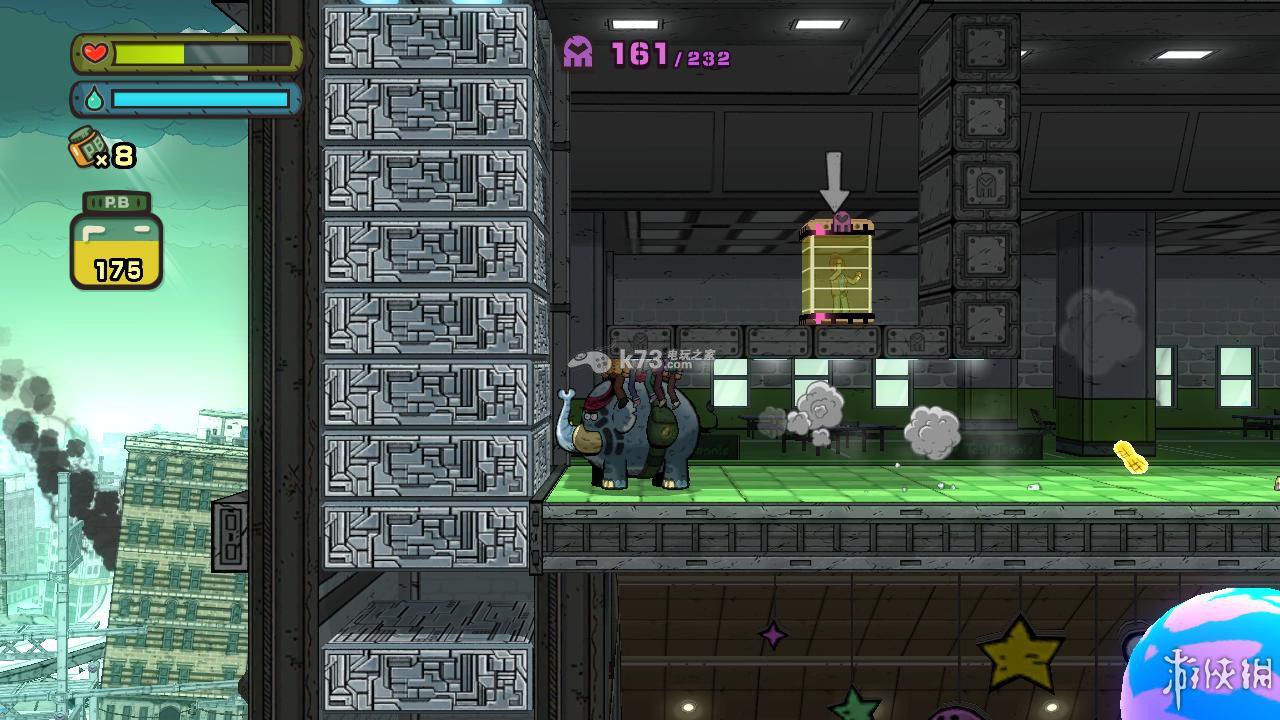Click the peanut butter jar lives icon
The image size is (1280, 720).
coord(87,148)
